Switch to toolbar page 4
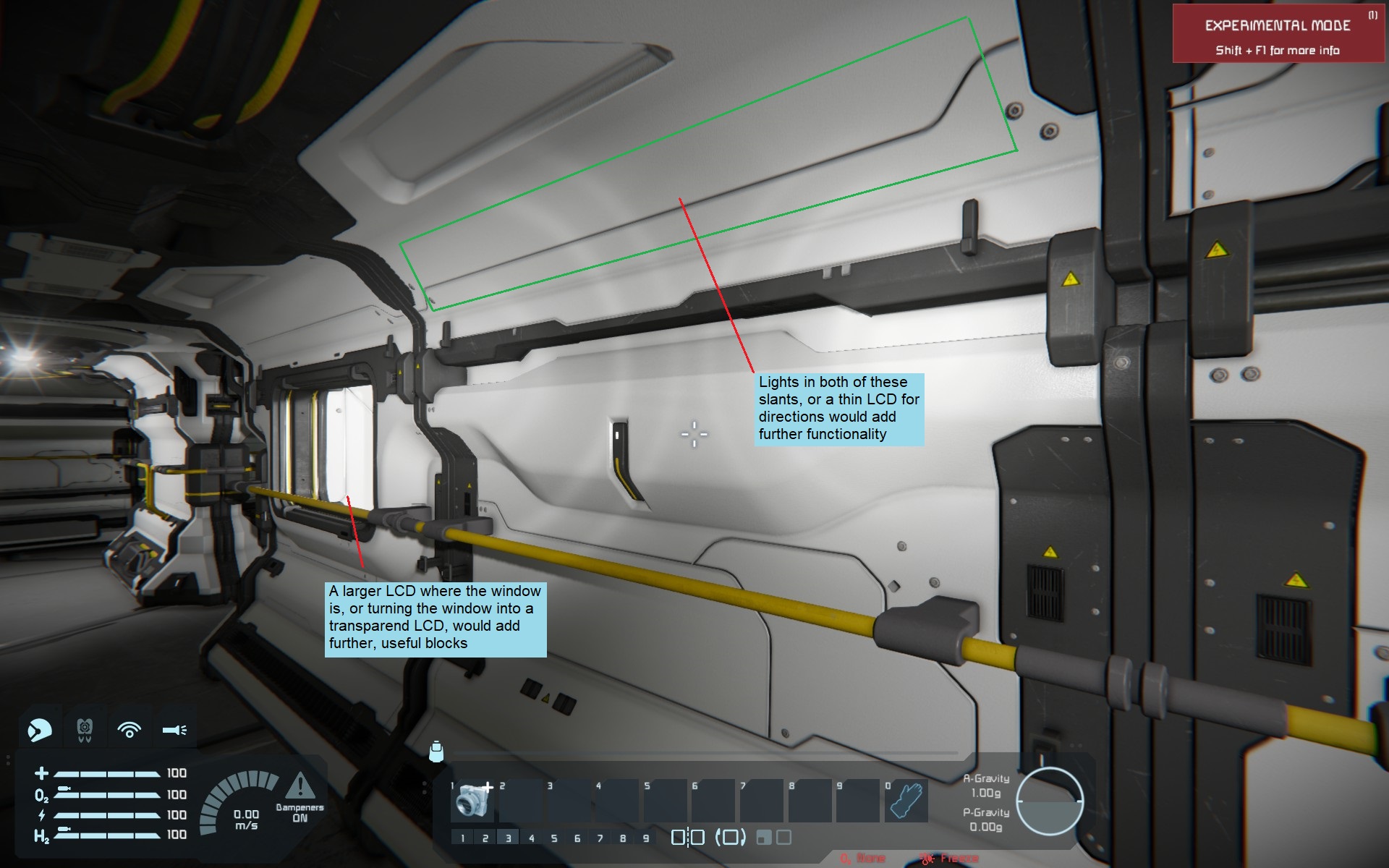 coord(532,838)
